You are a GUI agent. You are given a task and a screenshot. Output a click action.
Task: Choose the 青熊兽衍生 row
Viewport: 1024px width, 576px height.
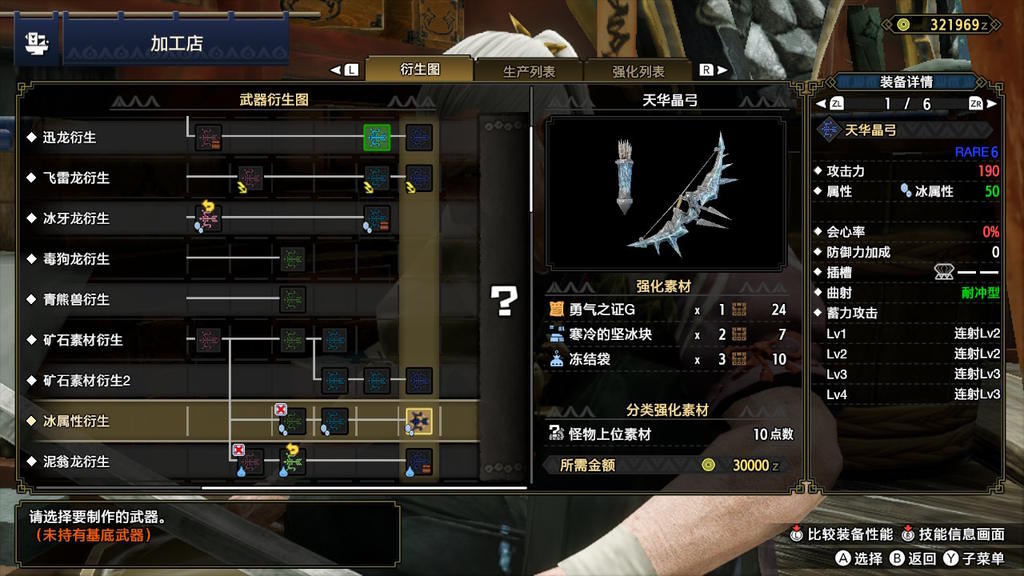point(76,299)
